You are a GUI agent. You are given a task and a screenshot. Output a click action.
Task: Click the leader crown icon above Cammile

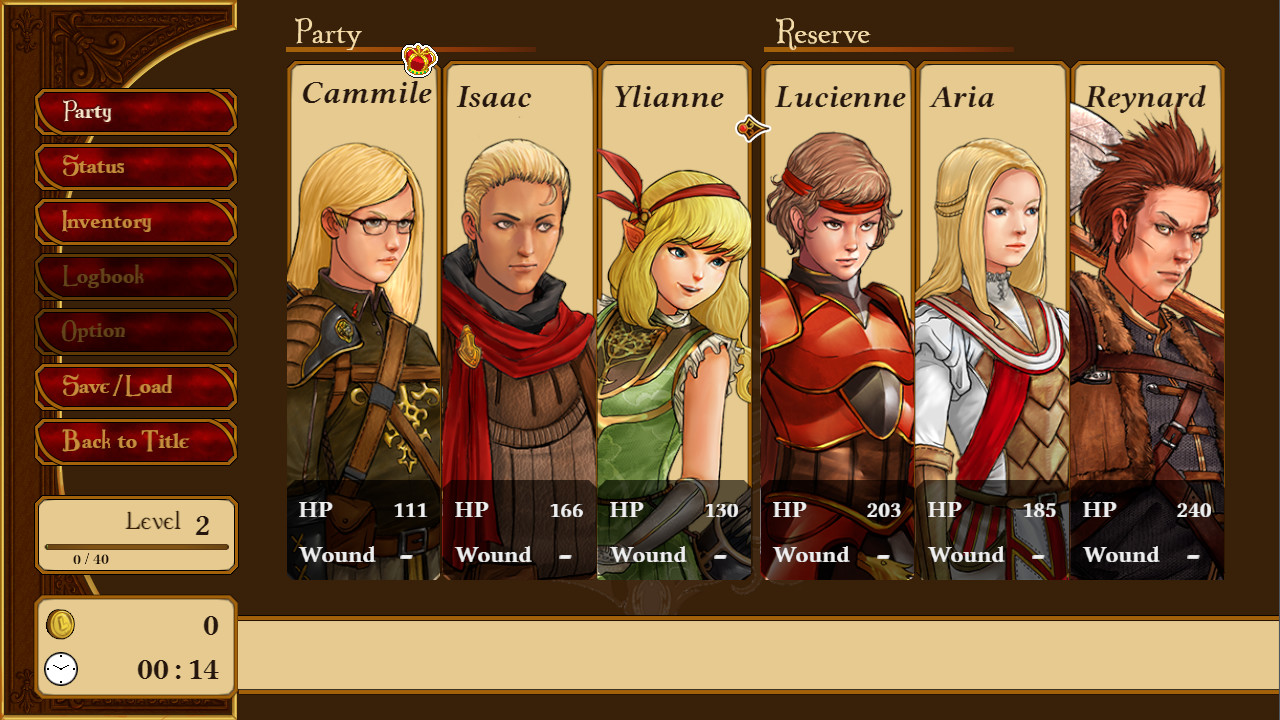417,60
